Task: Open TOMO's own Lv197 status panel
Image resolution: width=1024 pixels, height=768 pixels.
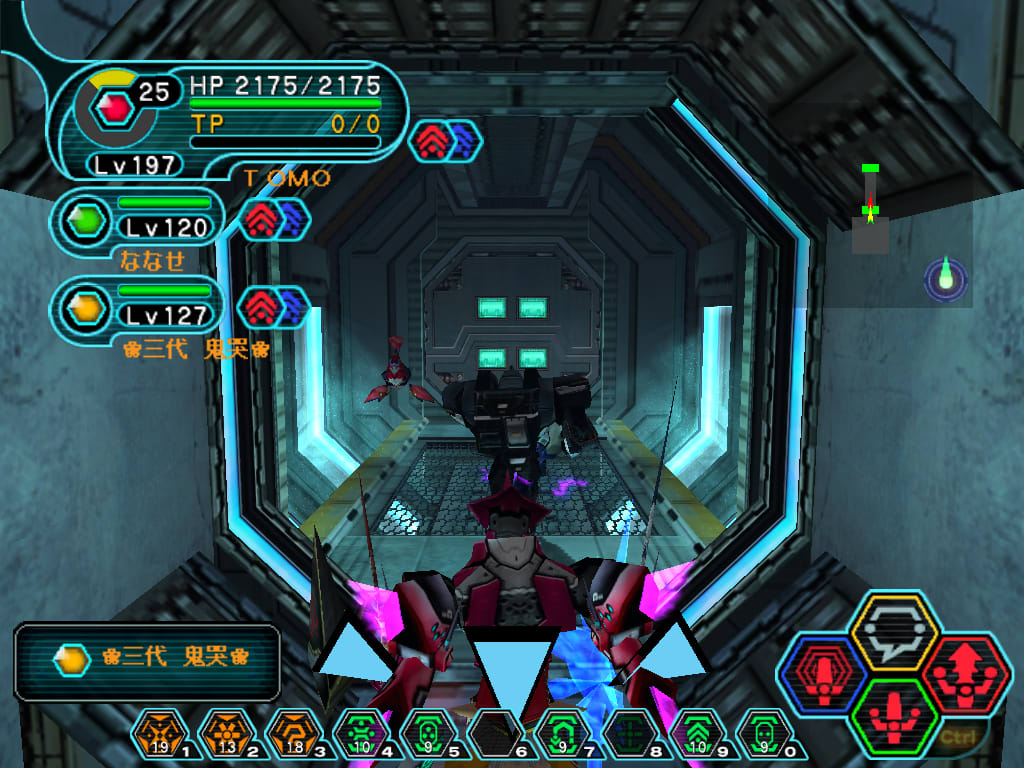Action: [230, 122]
